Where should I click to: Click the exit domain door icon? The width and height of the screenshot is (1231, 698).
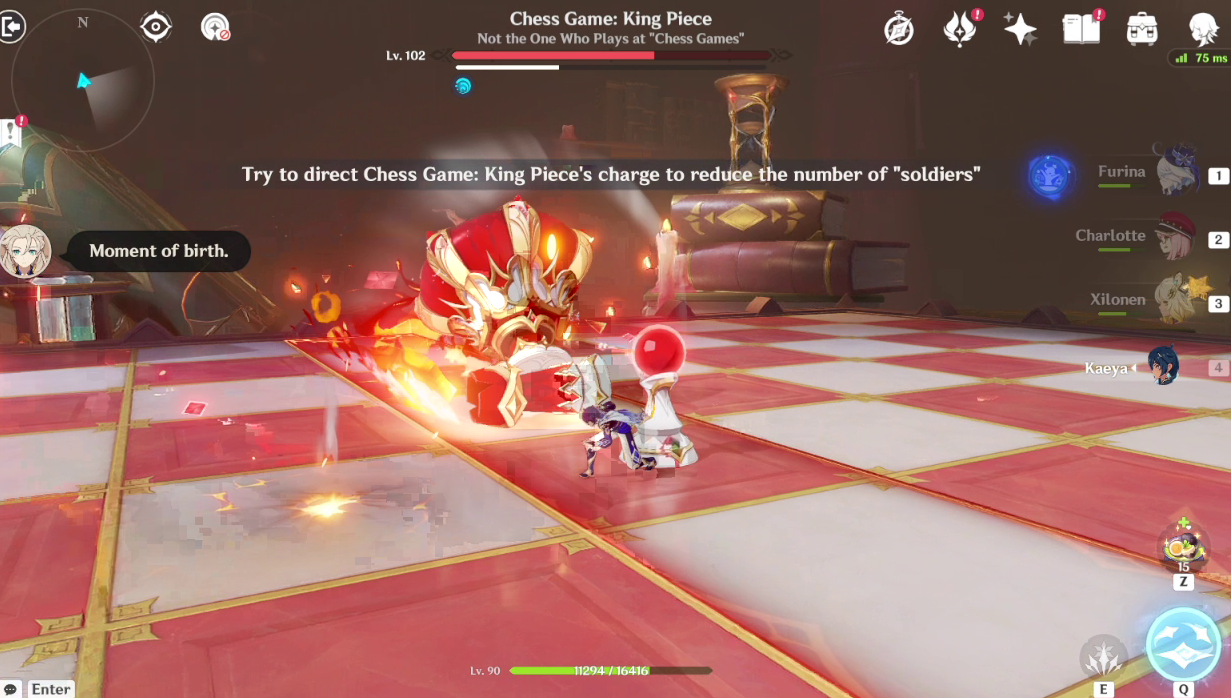pos(13,27)
